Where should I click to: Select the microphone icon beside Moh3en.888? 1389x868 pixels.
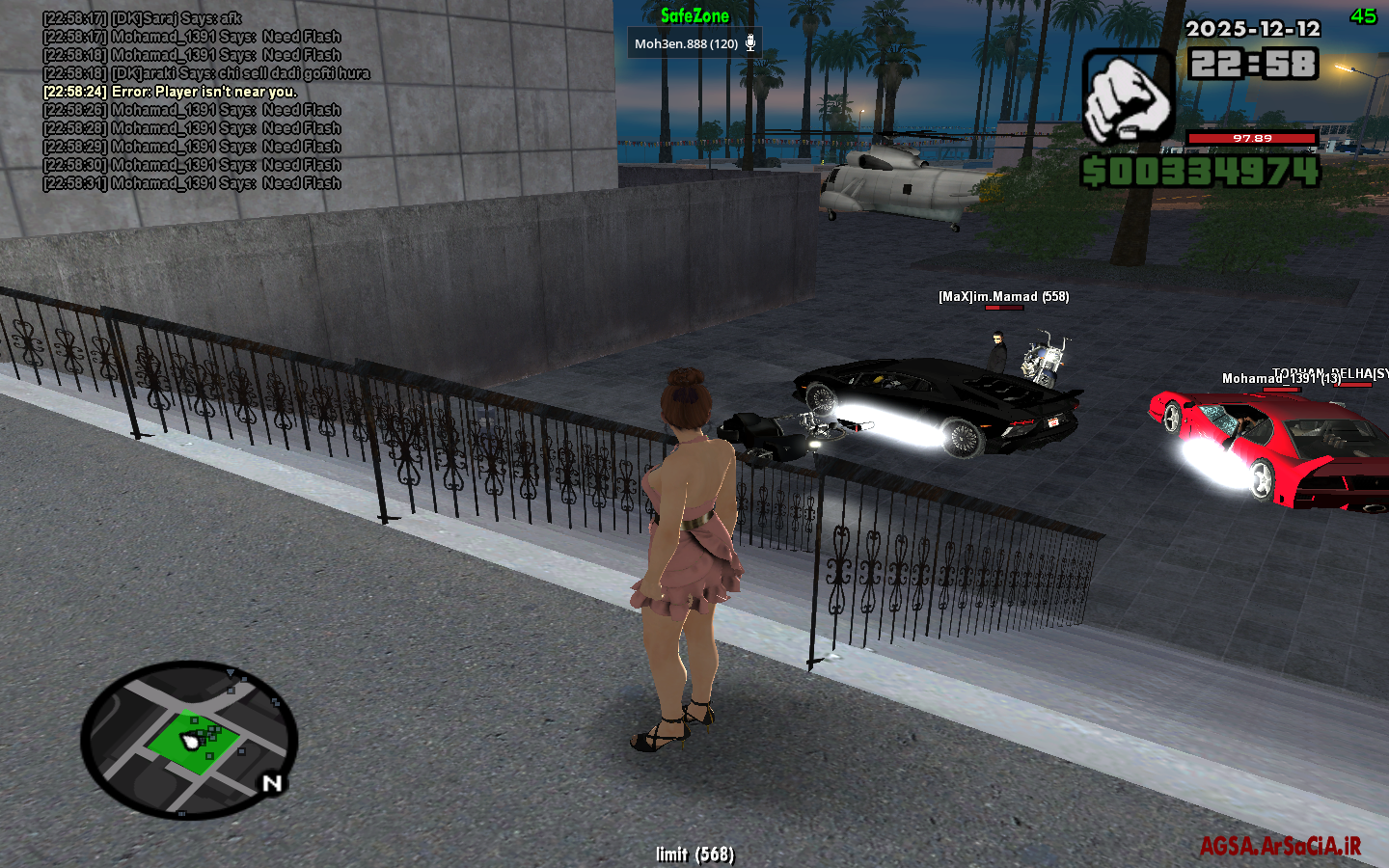749,41
